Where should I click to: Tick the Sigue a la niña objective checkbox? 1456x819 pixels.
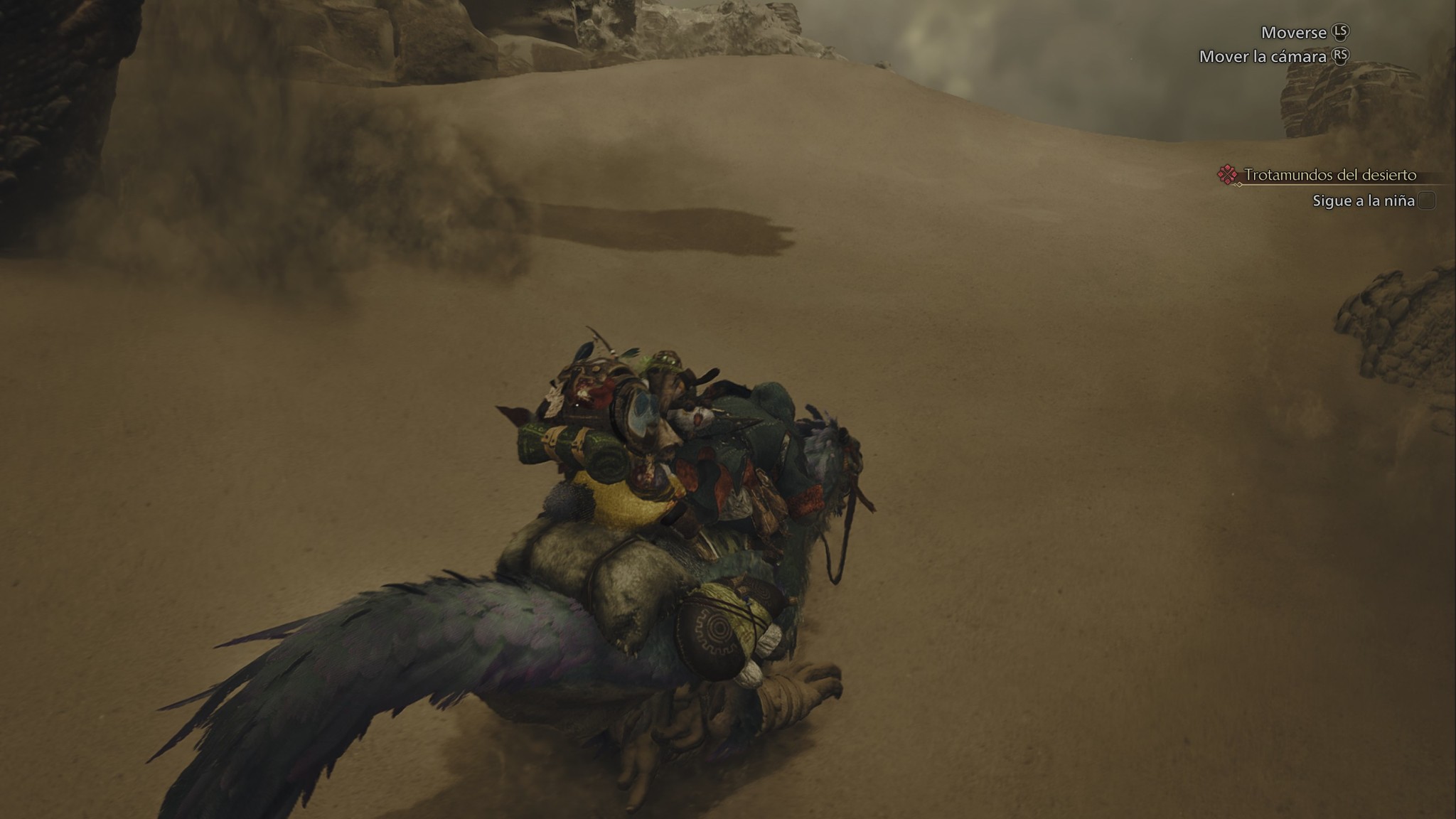point(1426,201)
